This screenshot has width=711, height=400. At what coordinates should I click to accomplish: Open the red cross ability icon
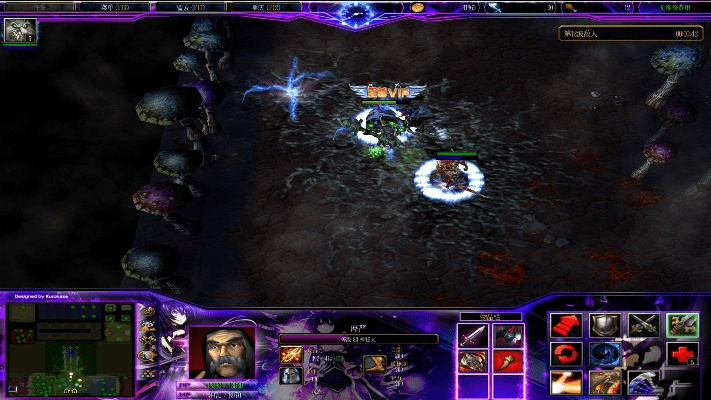coord(682,354)
